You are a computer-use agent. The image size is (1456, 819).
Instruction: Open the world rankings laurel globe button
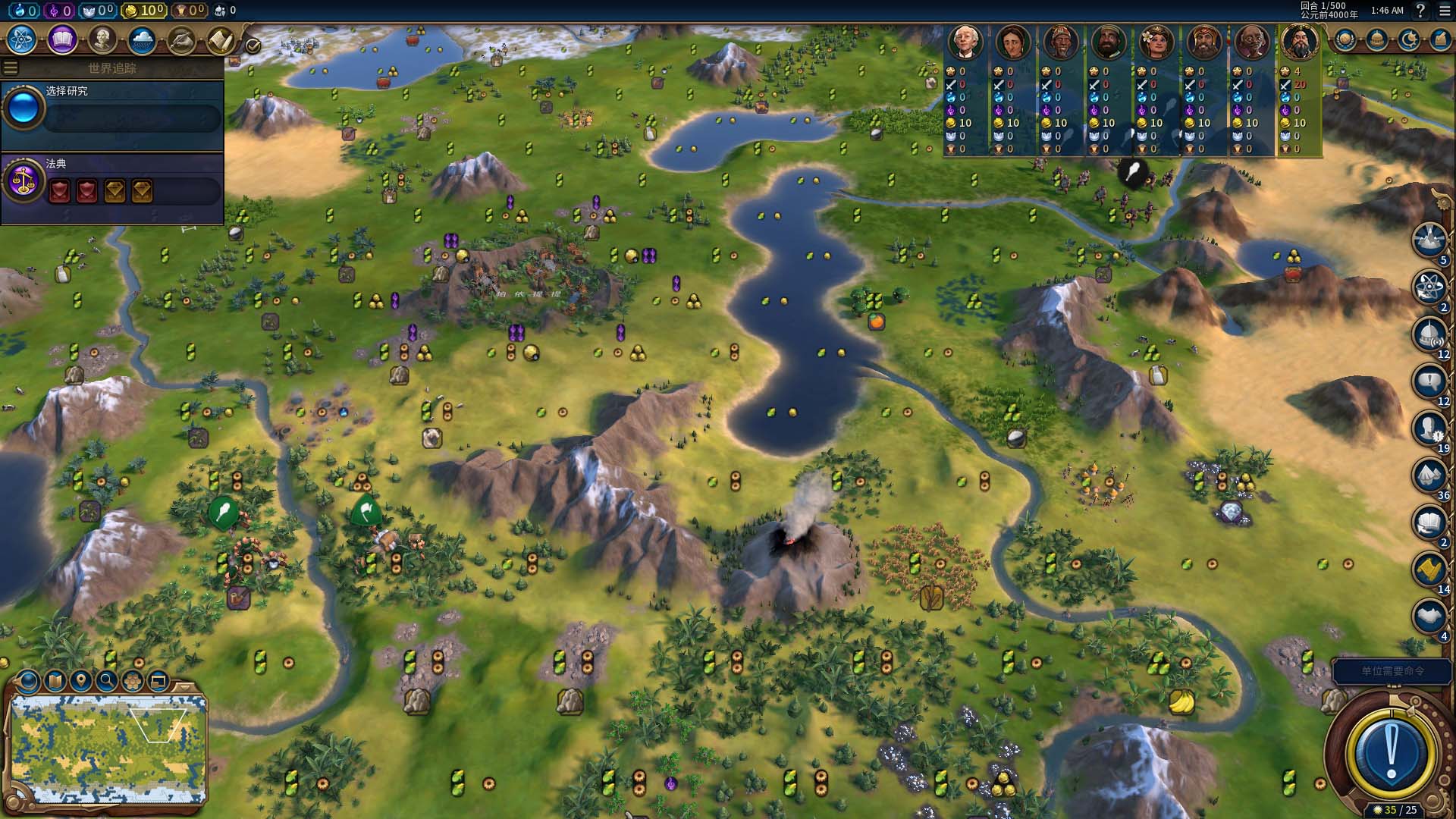[1345, 39]
